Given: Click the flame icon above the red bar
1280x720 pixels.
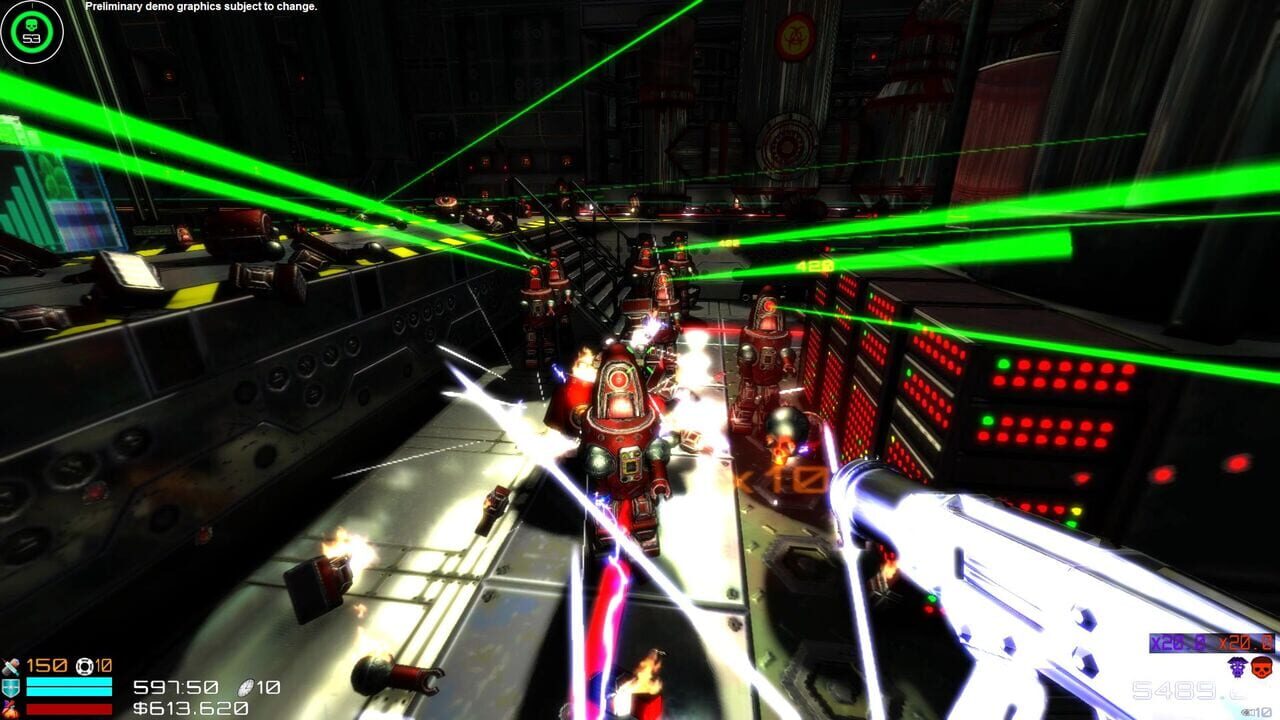Looking at the screenshot, I should (x=10, y=707).
